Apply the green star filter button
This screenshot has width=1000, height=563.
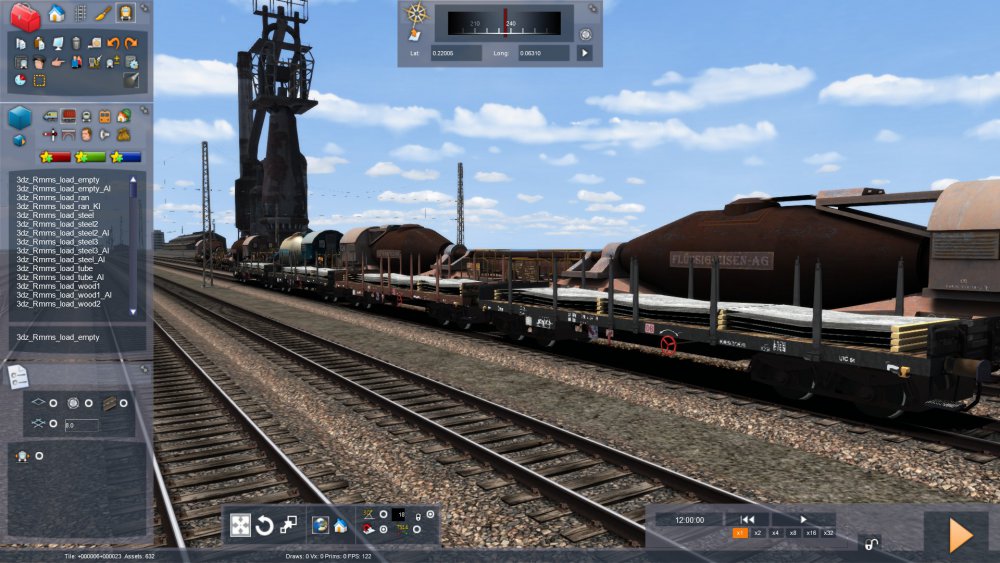[x=91, y=156]
